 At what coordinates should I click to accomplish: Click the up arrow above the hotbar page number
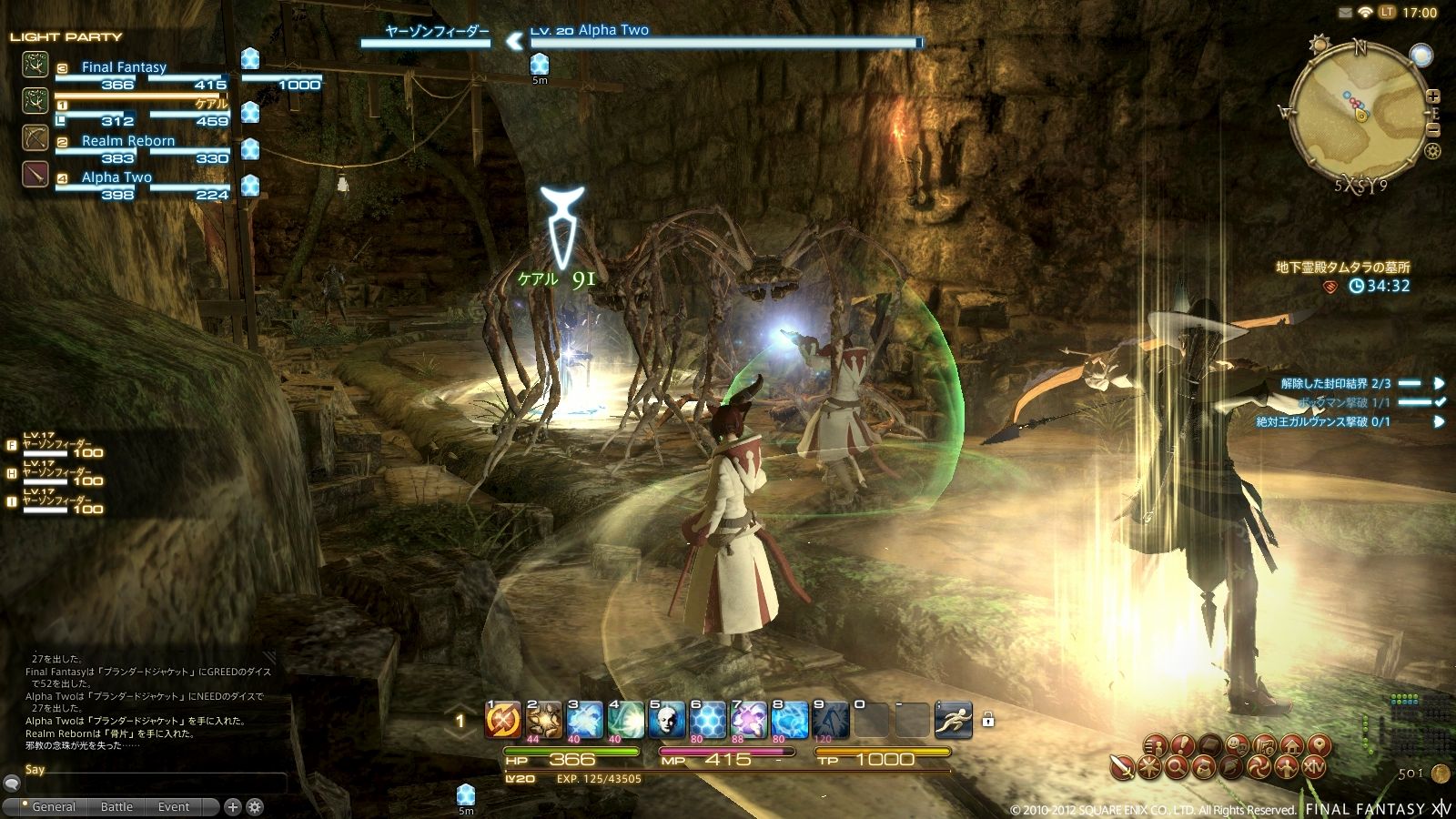click(460, 707)
